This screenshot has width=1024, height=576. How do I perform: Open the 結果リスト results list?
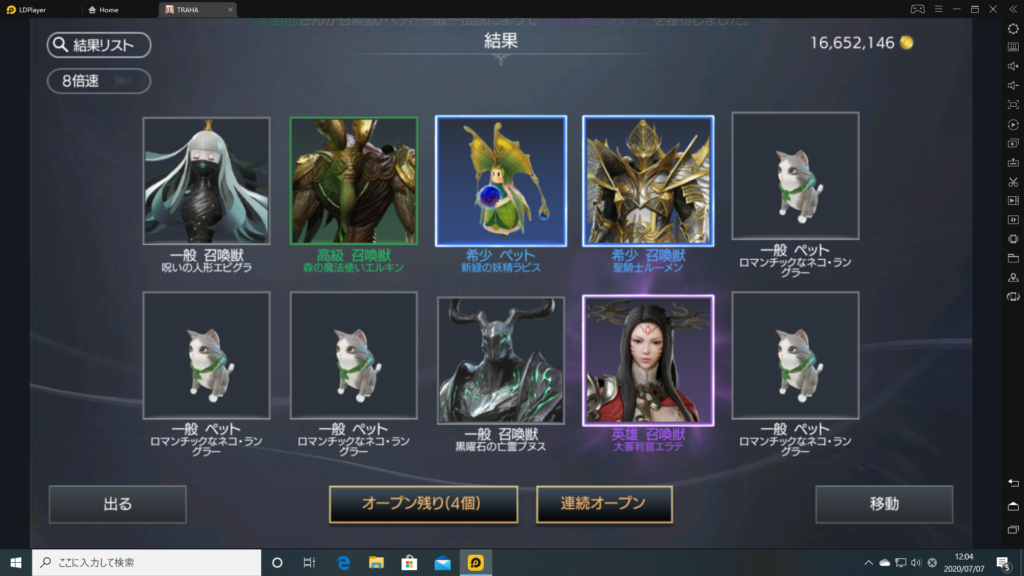[x=98, y=45]
